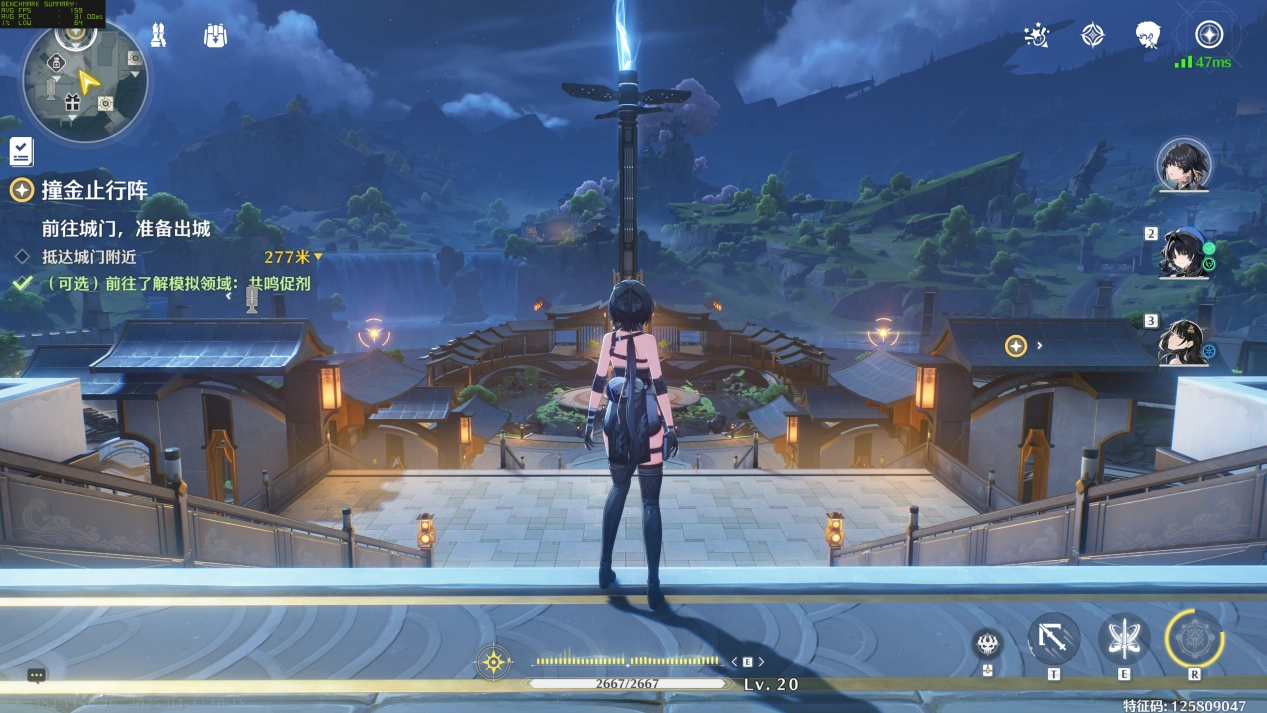Open the circular minimap
Viewport: 1267px width, 713px height.
[x=85, y=80]
